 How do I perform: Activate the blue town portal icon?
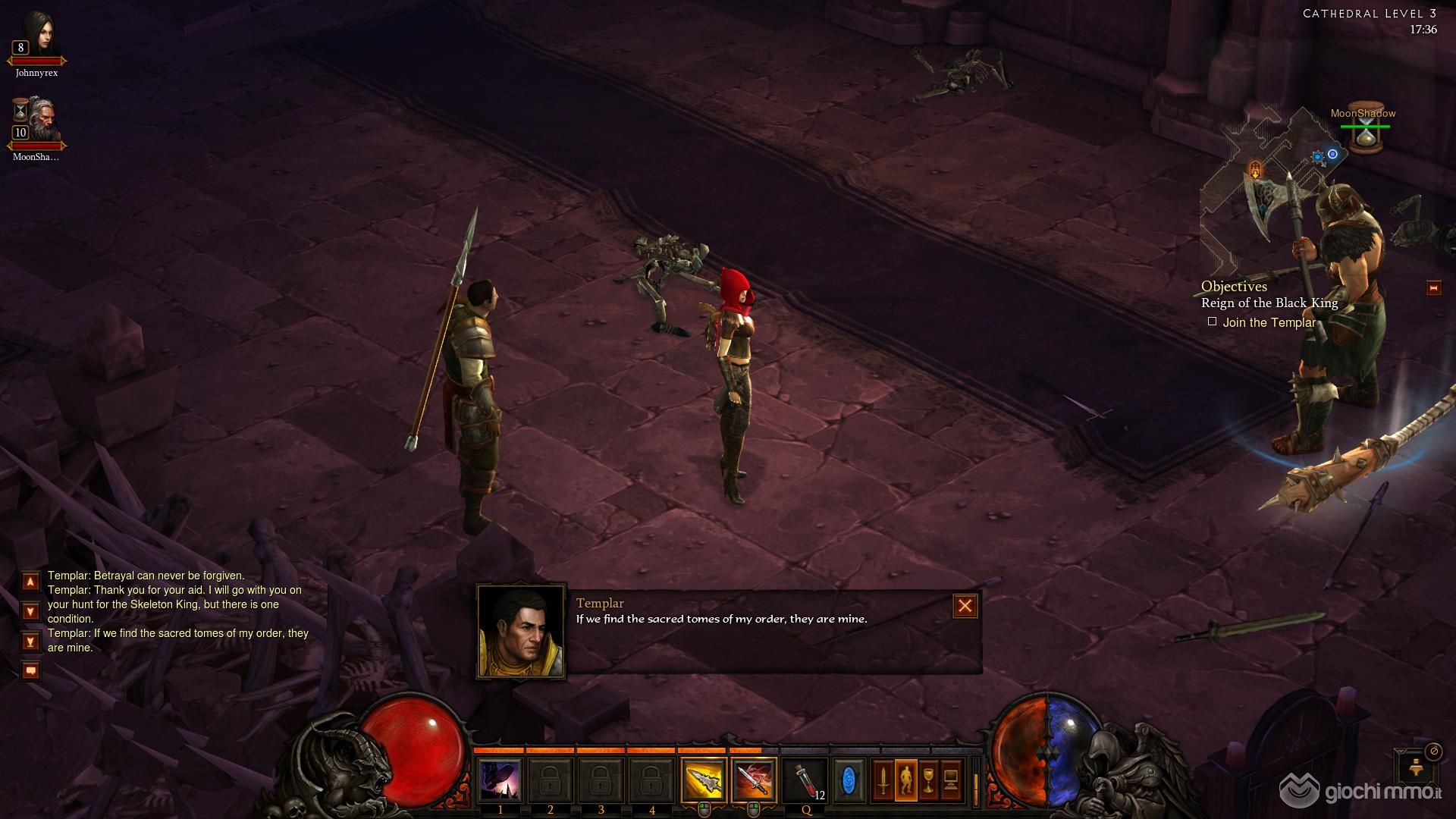tap(849, 780)
